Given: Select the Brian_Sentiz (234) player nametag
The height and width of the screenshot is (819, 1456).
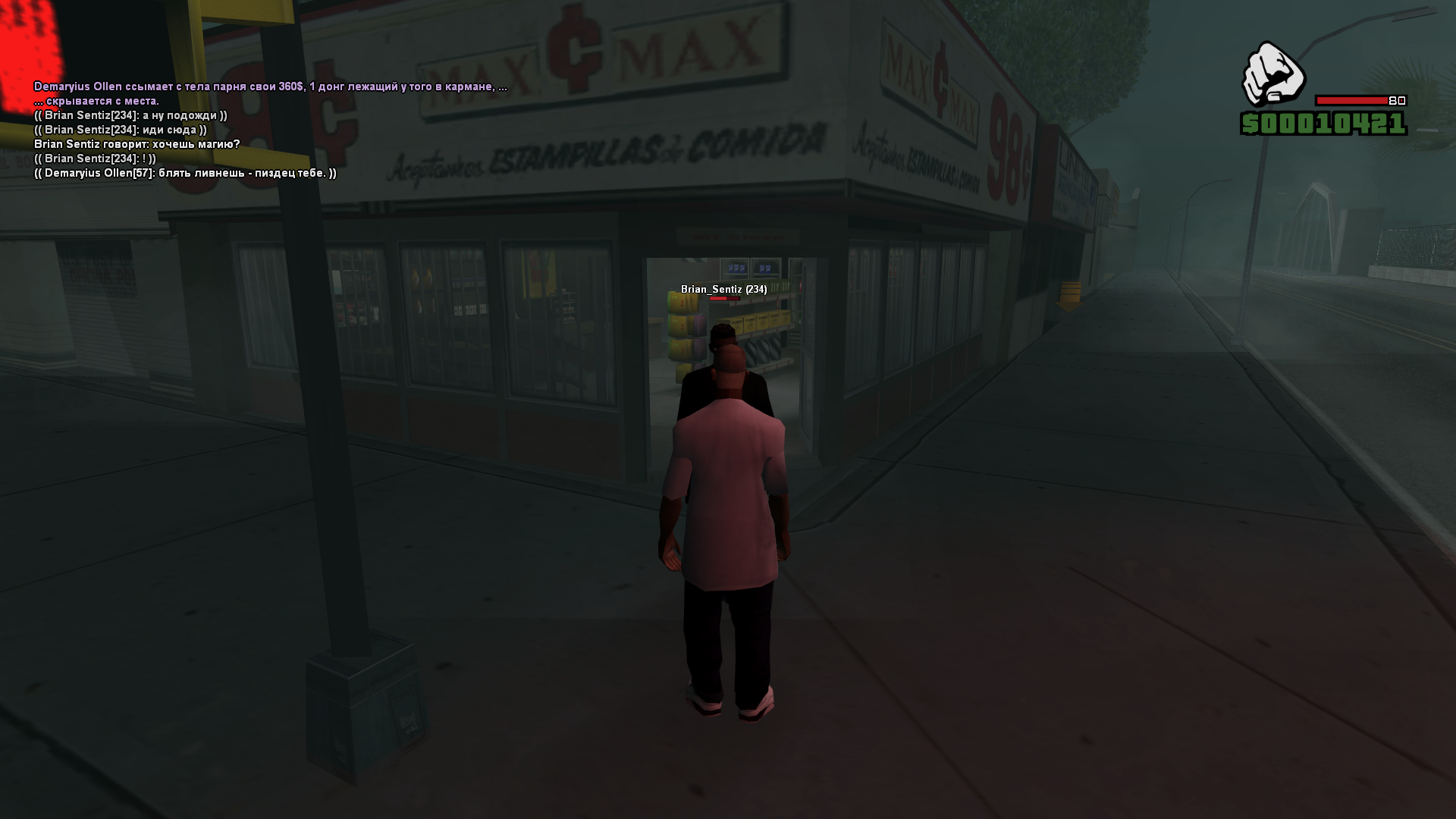Looking at the screenshot, I should pos(723,289).
